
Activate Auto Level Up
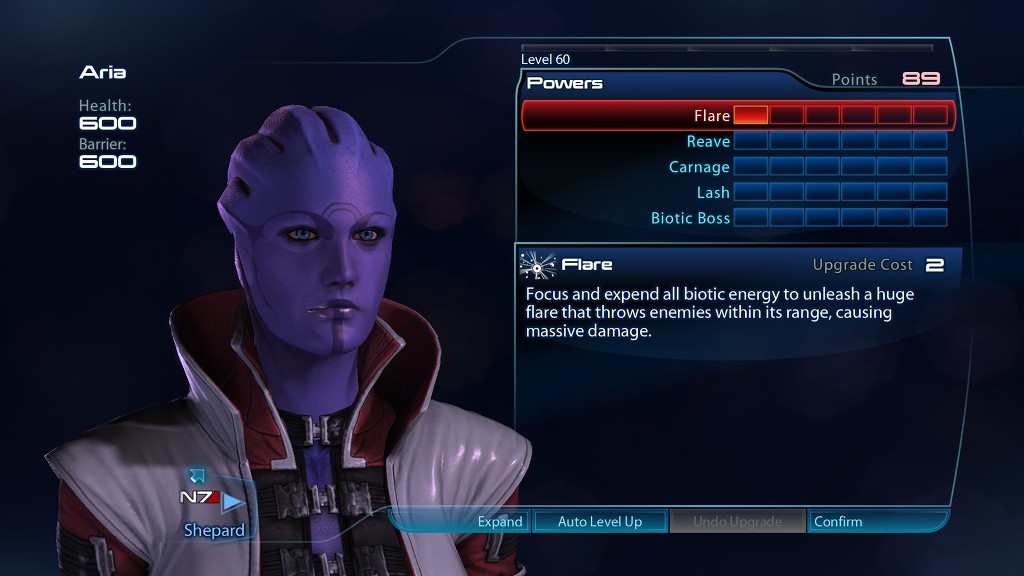600,521
